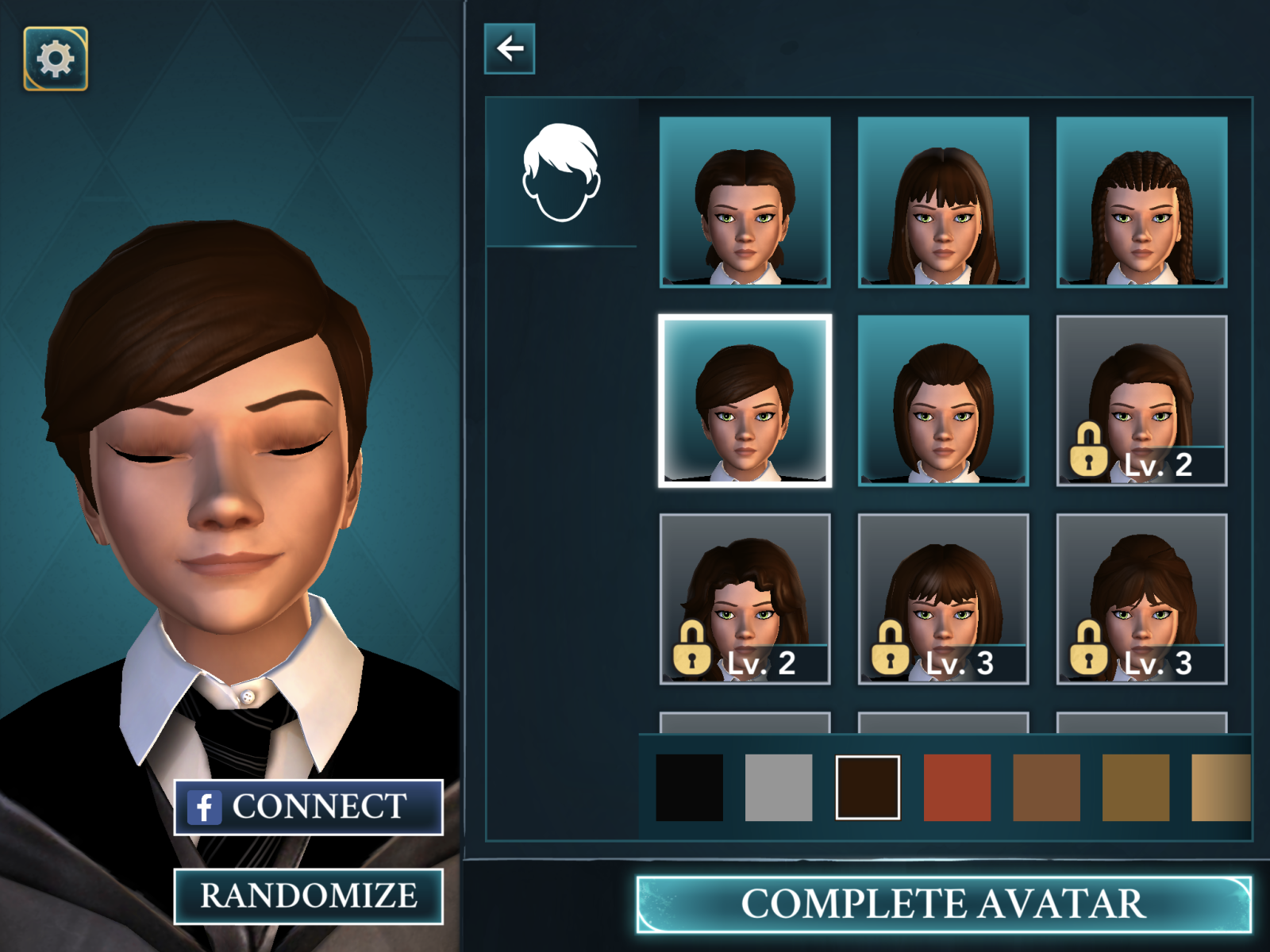The image size is (1270, 952).
Task: Choose the short pixie cut hairstyle
Action: click(745, 401)
